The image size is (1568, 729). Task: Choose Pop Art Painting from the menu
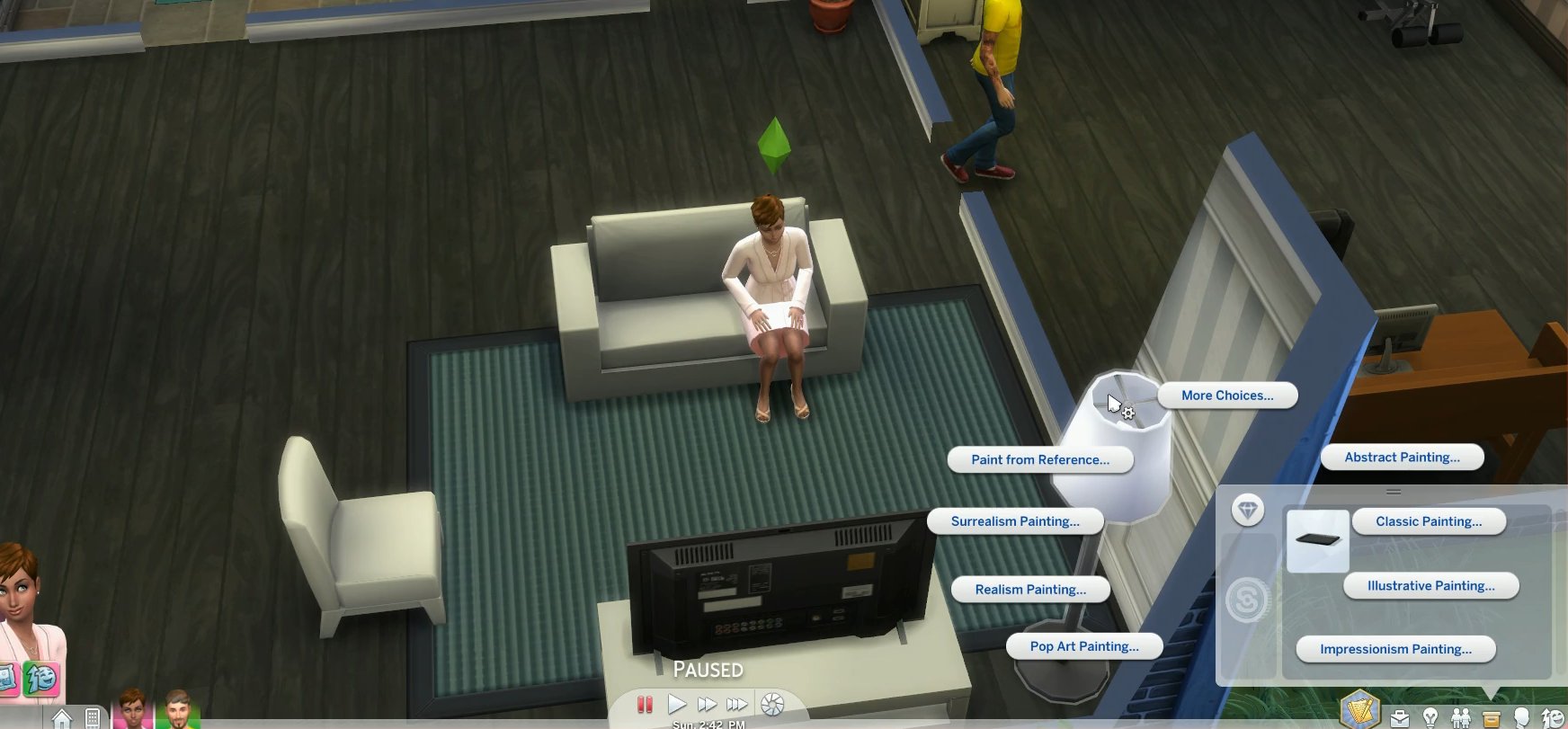[x=1084, y=645]
